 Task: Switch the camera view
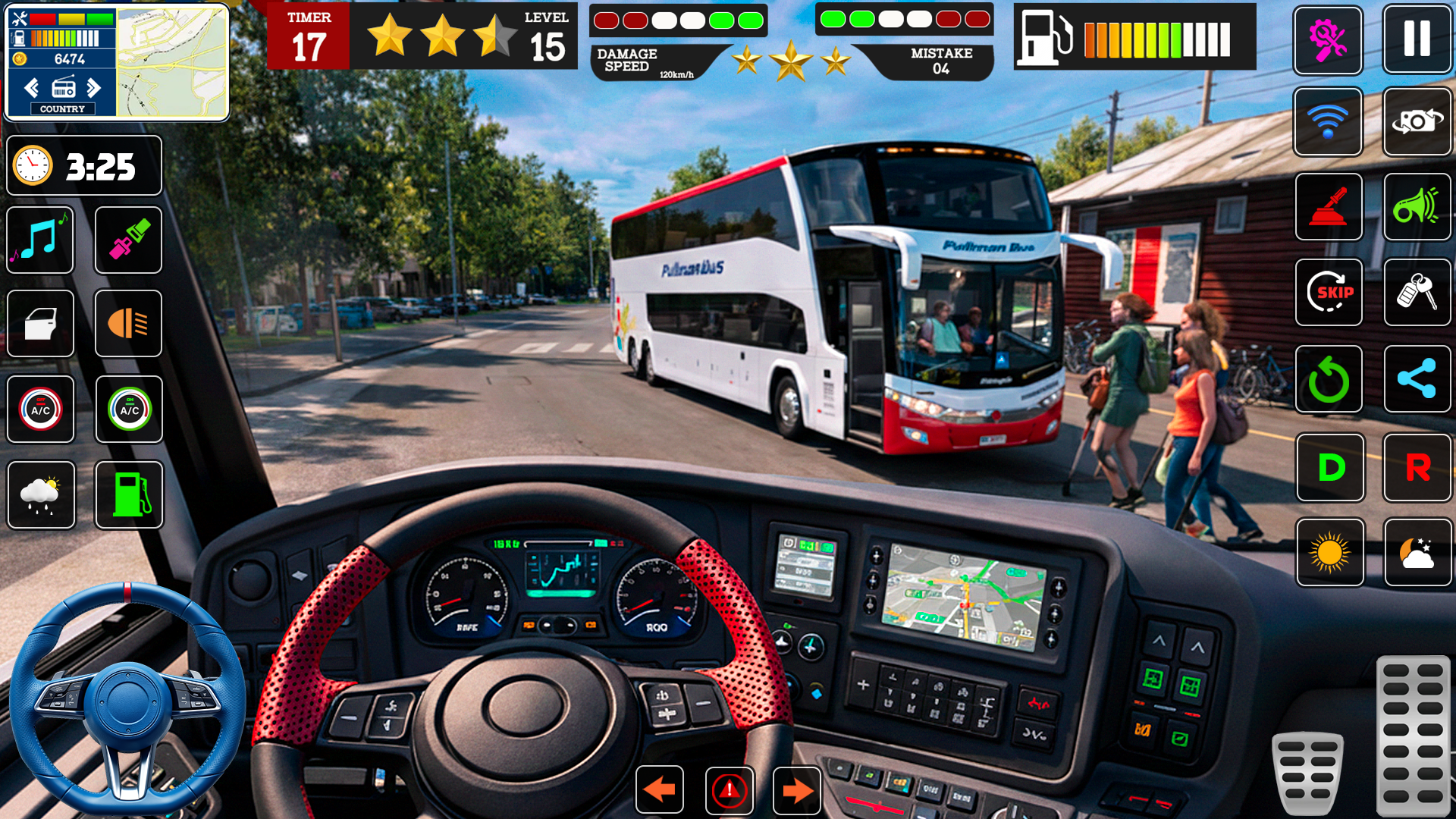(x=1417, y=121)
